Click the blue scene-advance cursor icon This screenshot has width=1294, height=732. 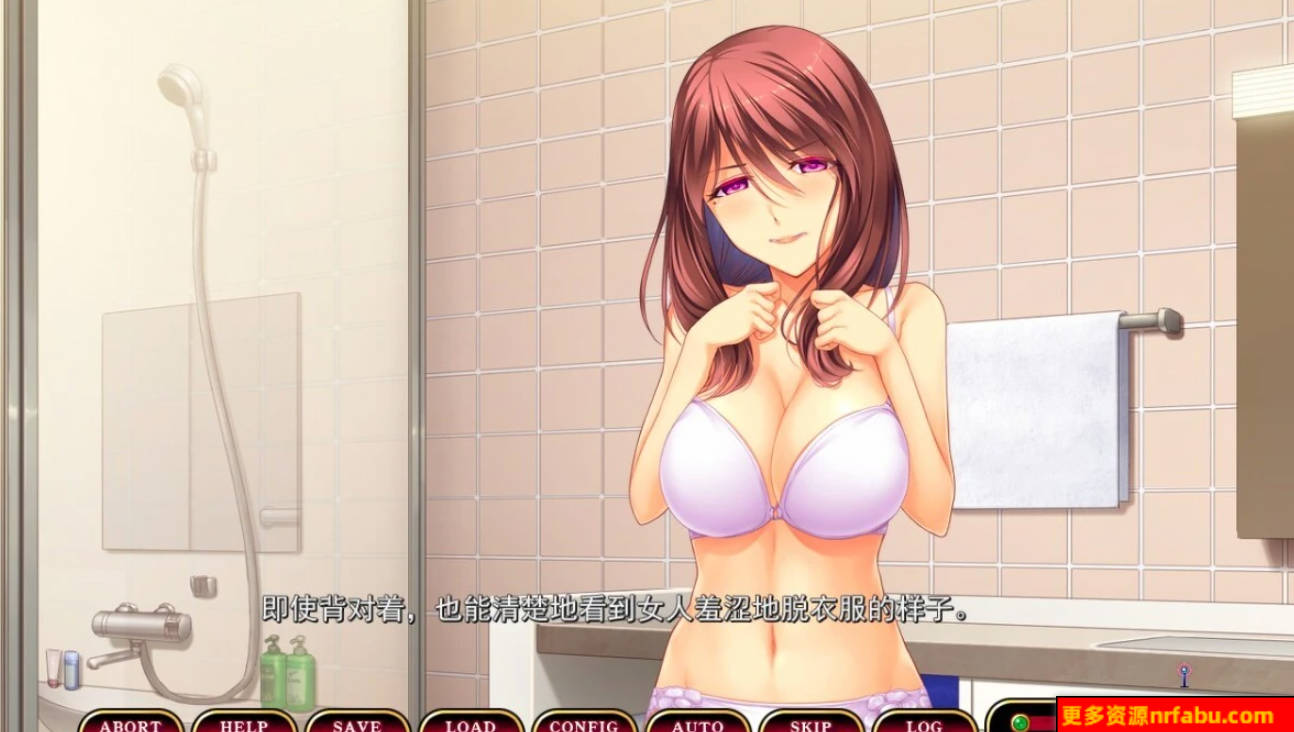coord(1186,675)
